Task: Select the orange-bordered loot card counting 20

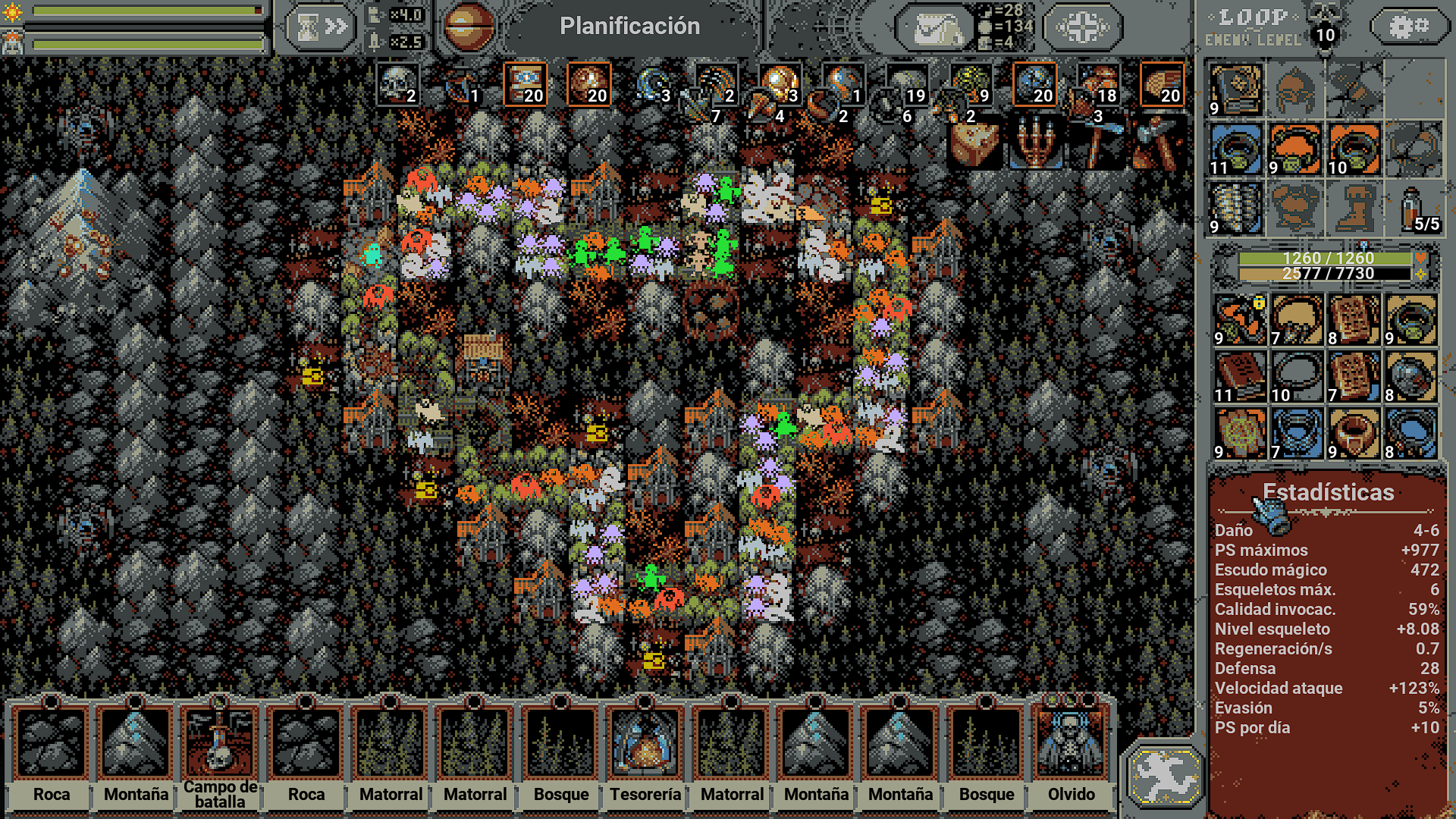Action: 526,85
